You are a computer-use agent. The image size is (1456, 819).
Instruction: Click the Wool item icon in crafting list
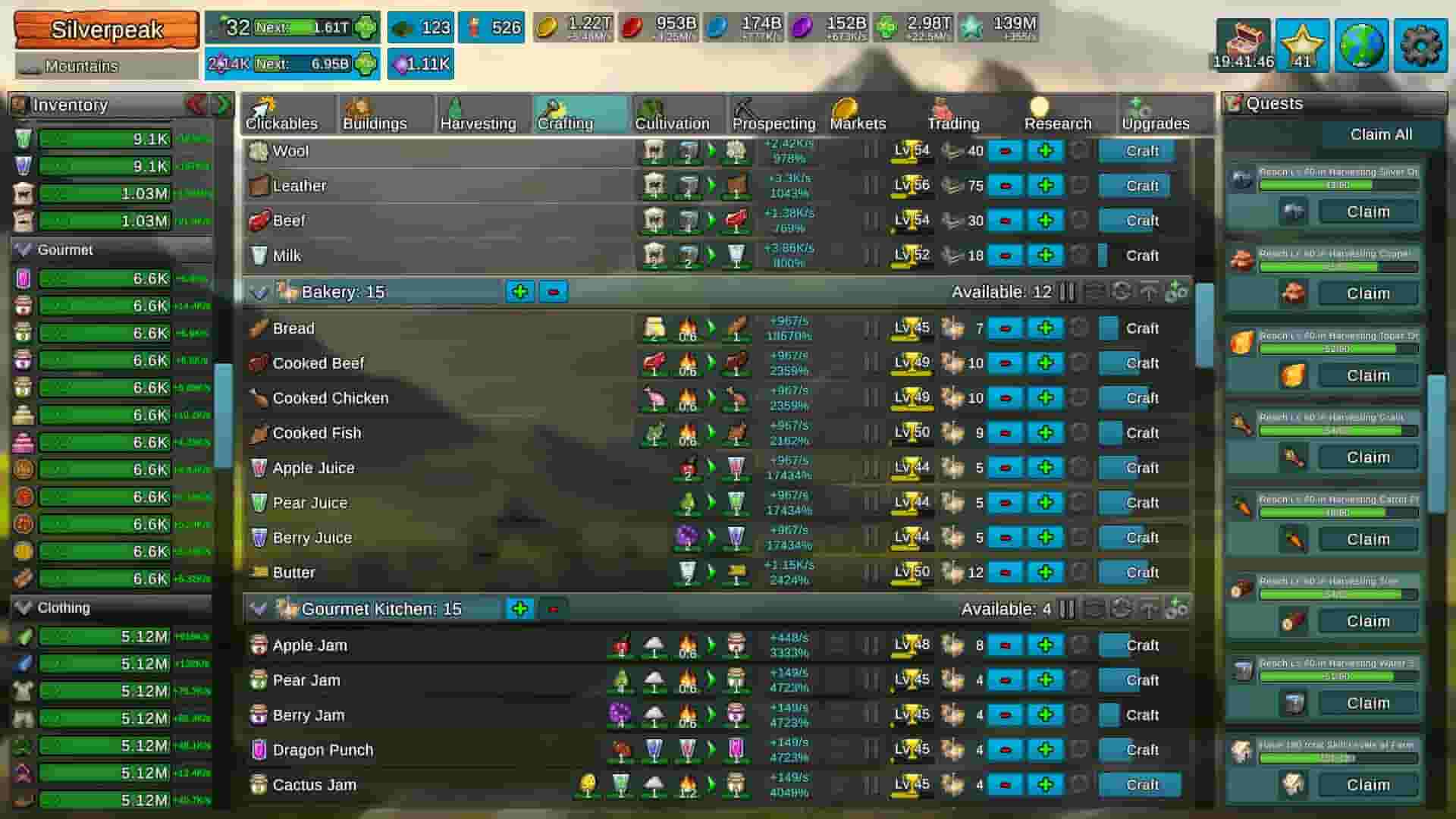(x=256, y=151)
